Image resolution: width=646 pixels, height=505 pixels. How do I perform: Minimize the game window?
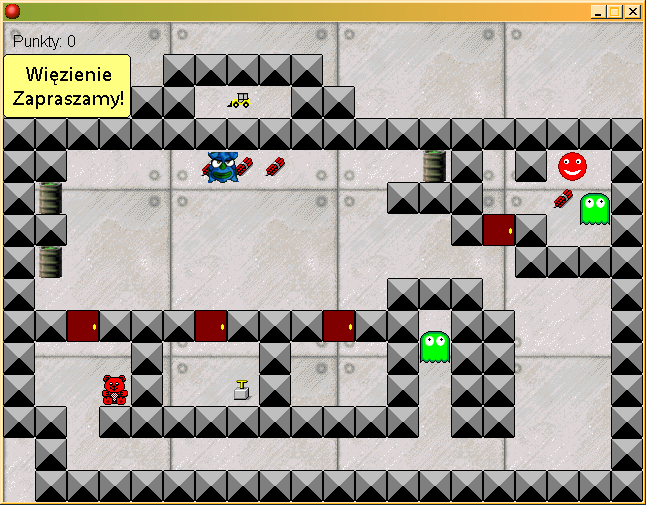pyautogui.click(x=597, y=11)
